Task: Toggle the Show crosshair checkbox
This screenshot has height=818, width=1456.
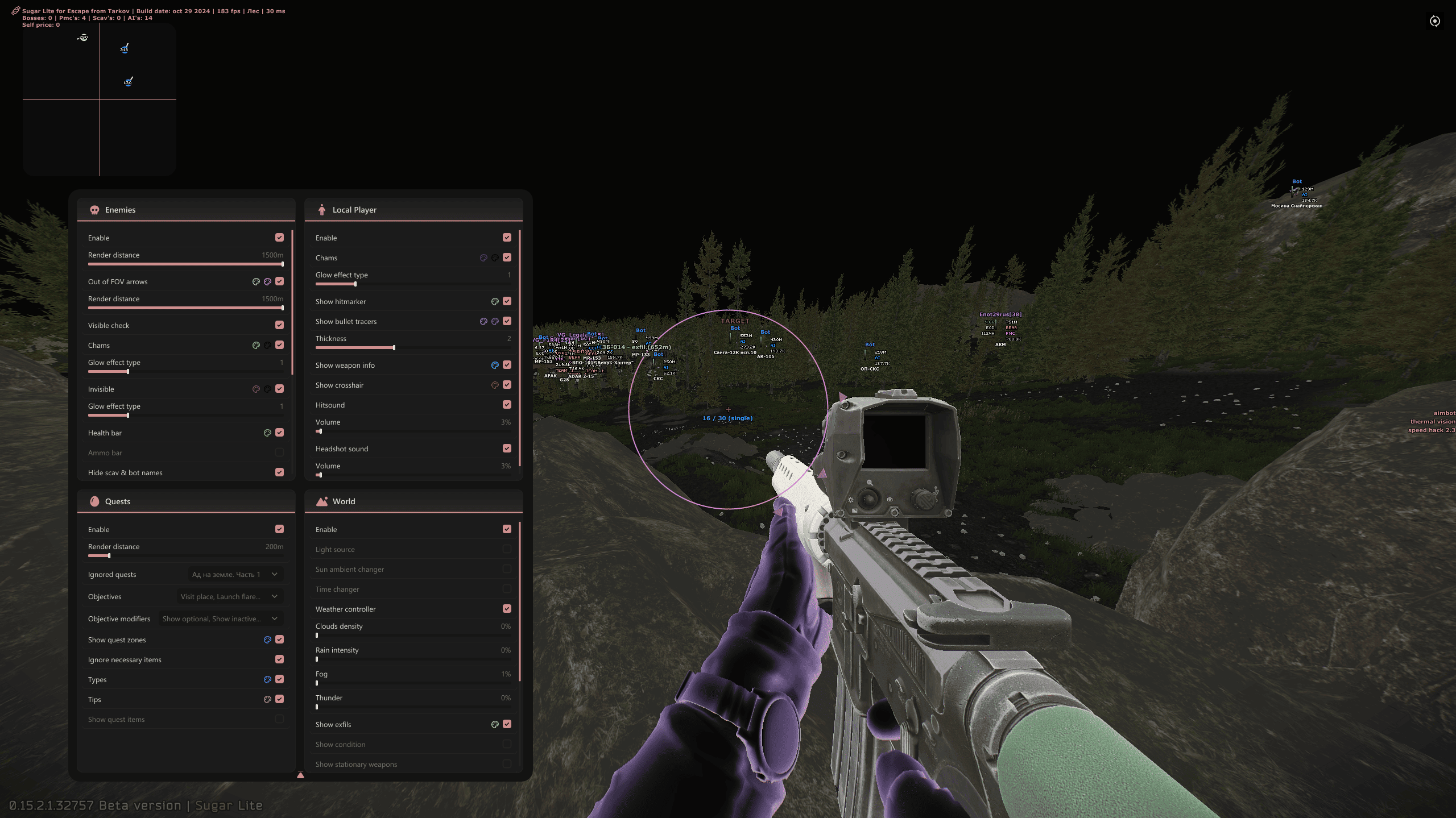Action: click(507, 385)
